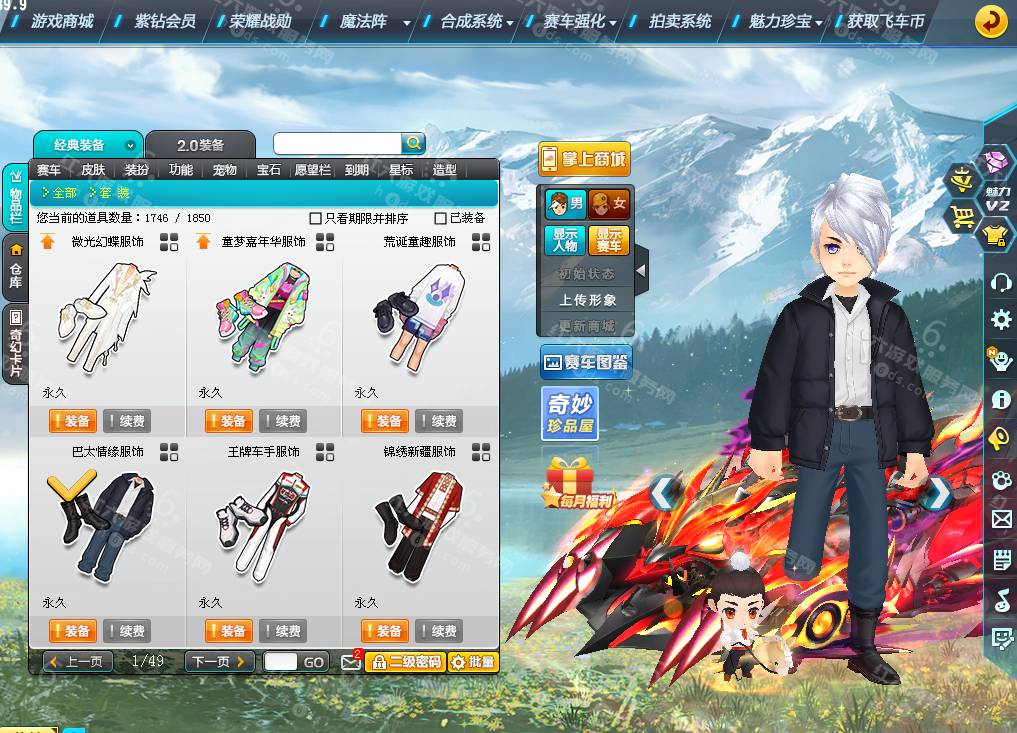Go to next page with 下一页
This screenshot has height=733, width=1017.
tap(219, 661)
